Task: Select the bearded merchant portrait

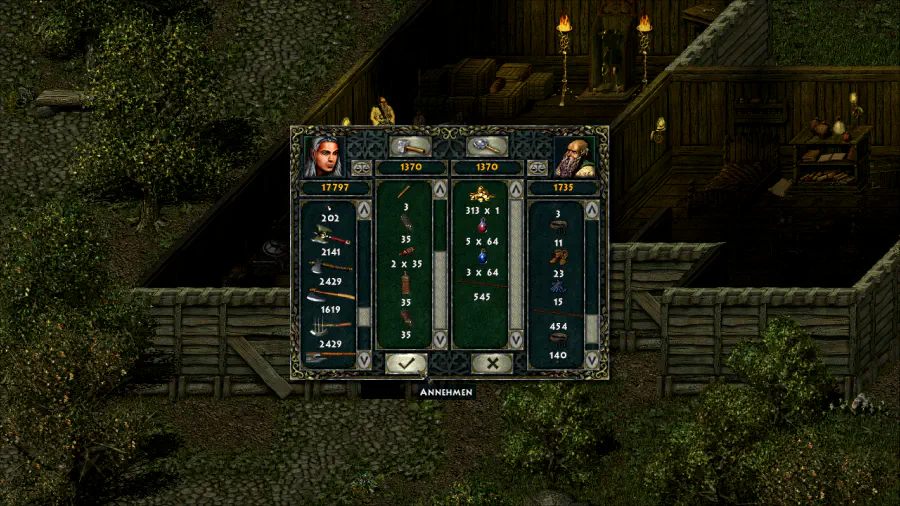Action: point(574,156)
